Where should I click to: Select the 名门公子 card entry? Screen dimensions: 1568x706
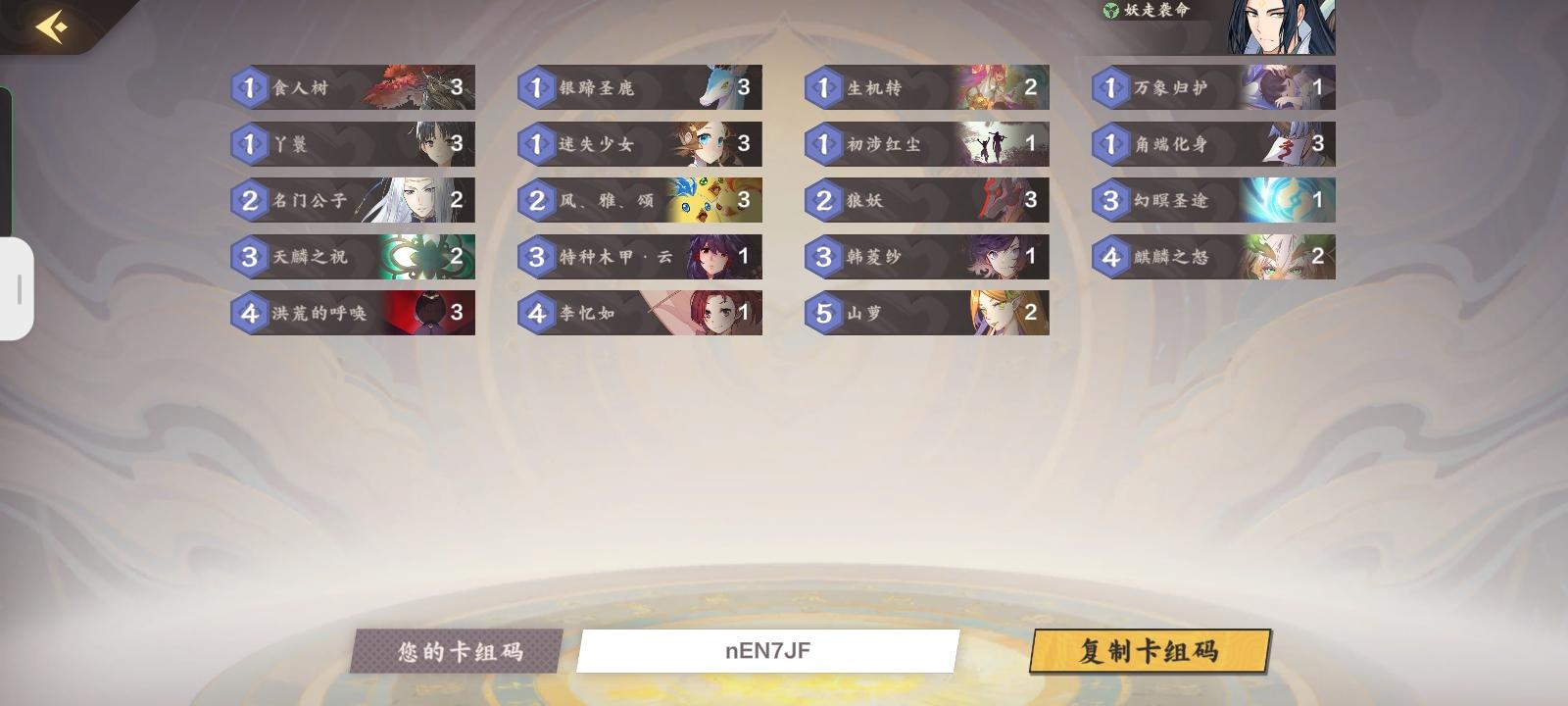pyautogui.click(x=353, y=199)
